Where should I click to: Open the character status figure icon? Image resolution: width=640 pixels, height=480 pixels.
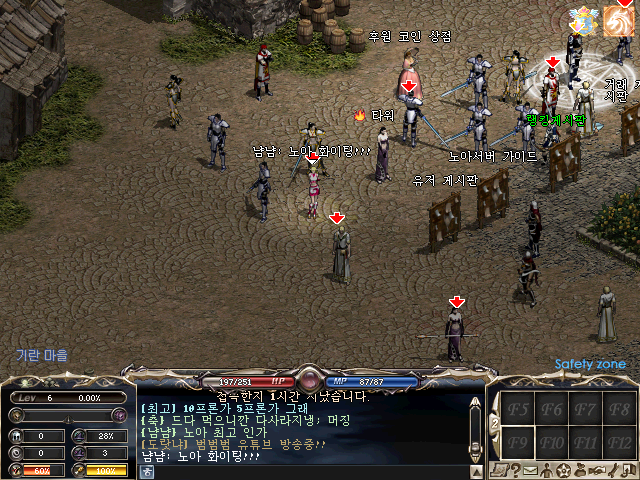pyautogui.click(x=547, y=471)
